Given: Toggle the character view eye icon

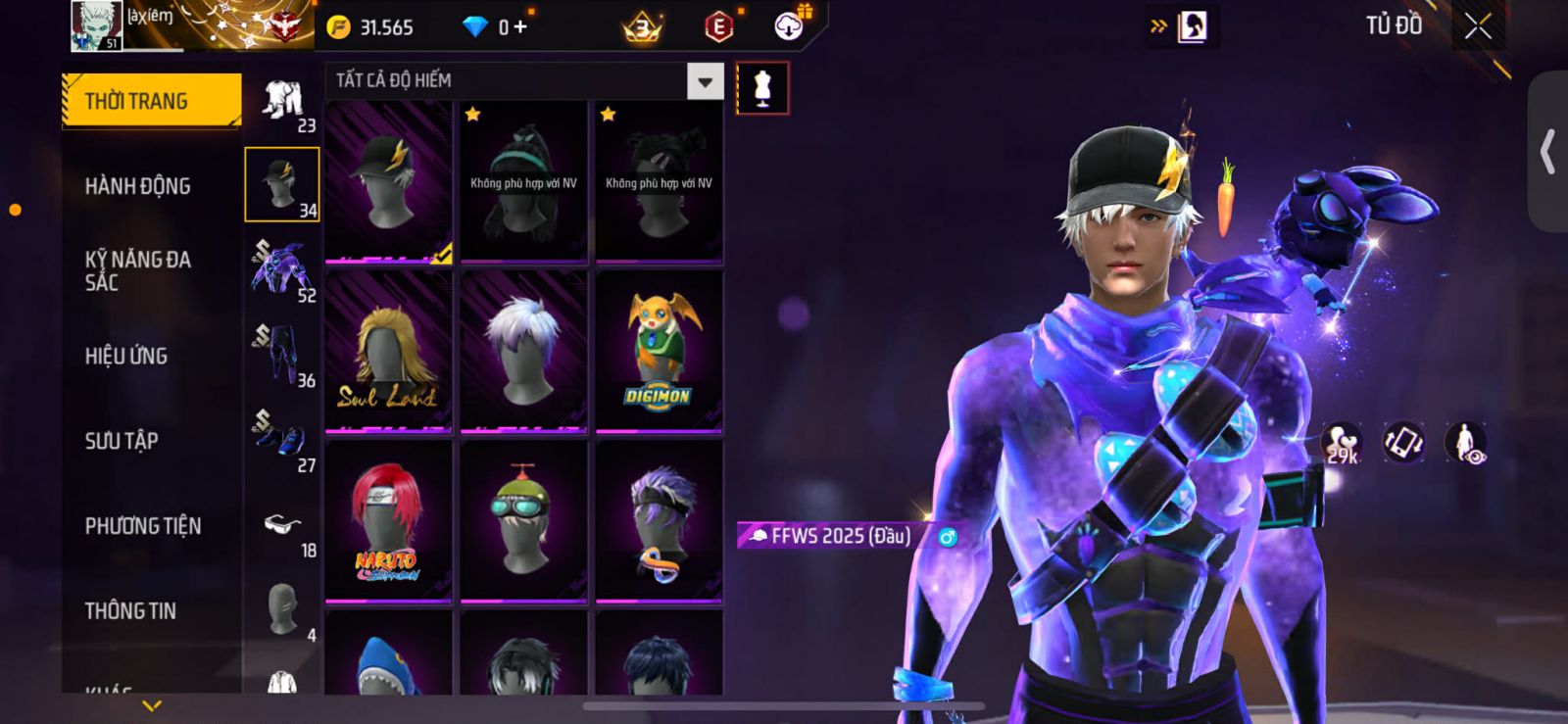Looking at the screenshot, I should pos(1465,443).
